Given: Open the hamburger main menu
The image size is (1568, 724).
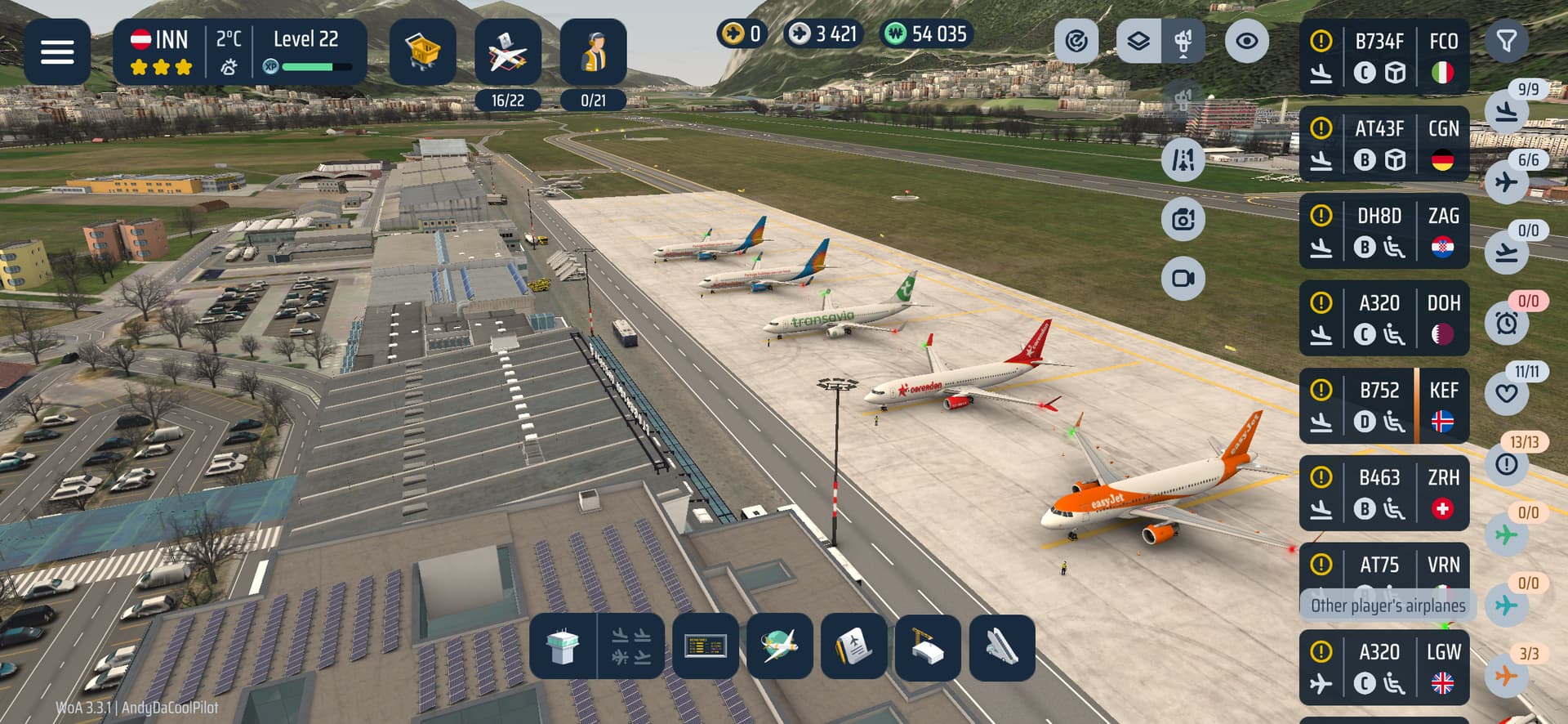Looking at the screenshot, I should (x=57, y=52).
